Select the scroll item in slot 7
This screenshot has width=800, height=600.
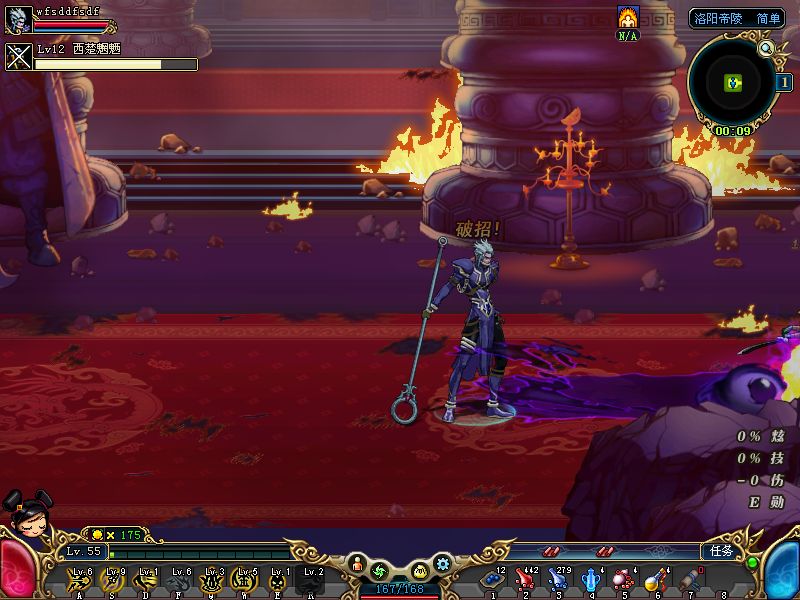(x=689, y=579)
